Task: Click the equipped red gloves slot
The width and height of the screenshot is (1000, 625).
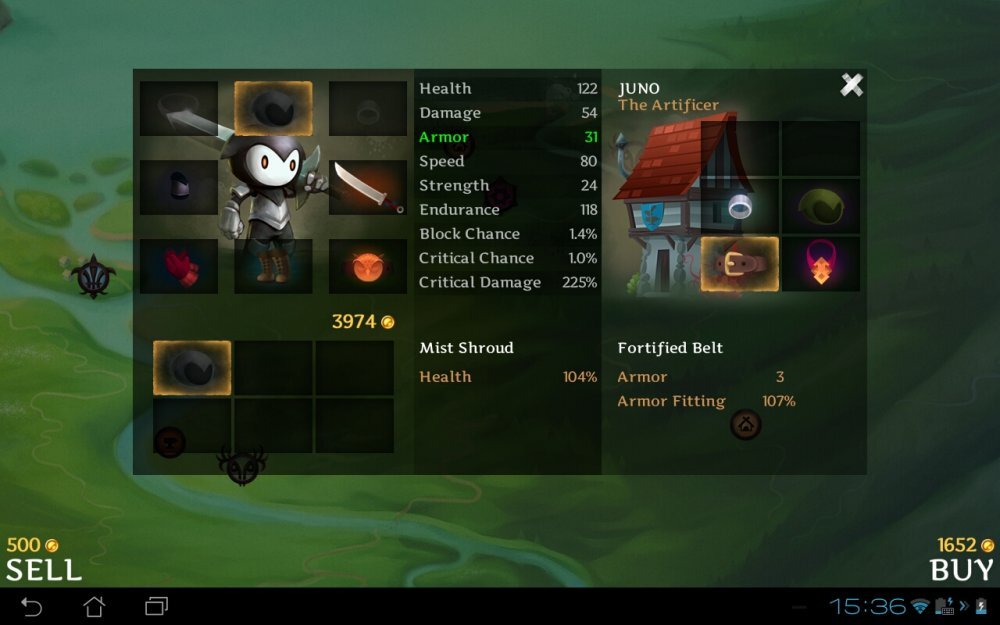Action: (x=179, y=266)
